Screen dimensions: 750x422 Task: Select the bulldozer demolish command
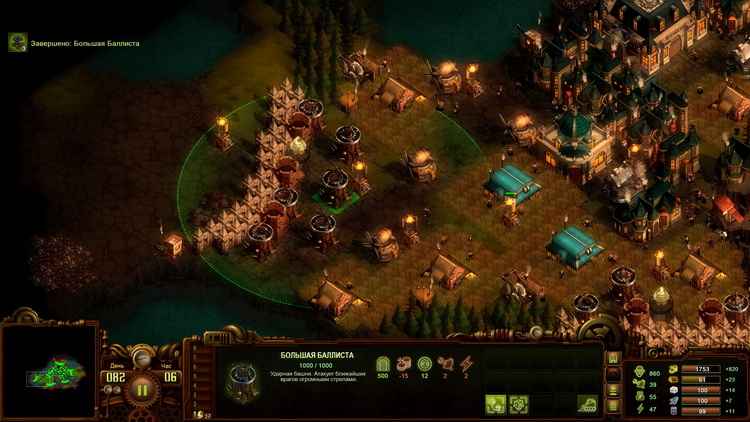(x=587, y=404)
